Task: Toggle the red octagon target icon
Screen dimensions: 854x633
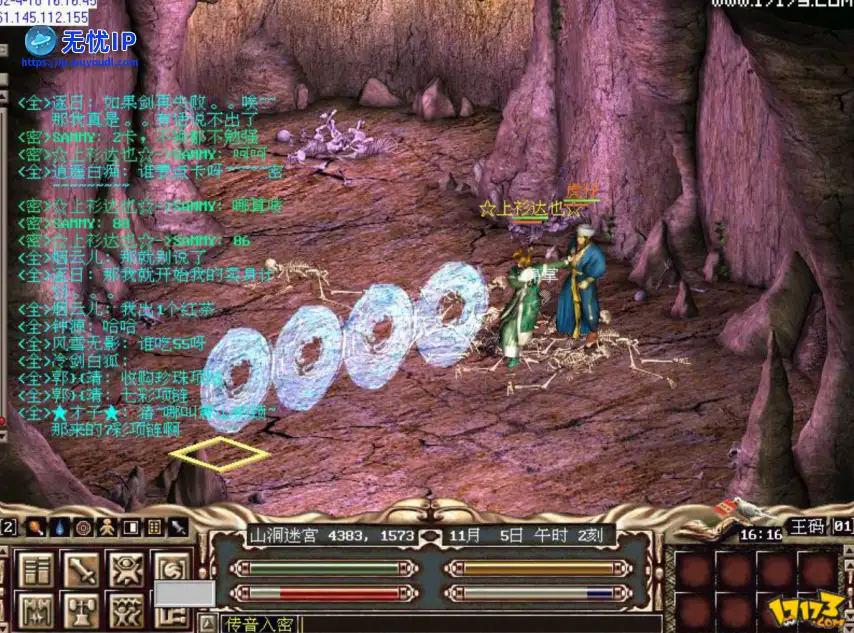Action: tap(84, 526)
